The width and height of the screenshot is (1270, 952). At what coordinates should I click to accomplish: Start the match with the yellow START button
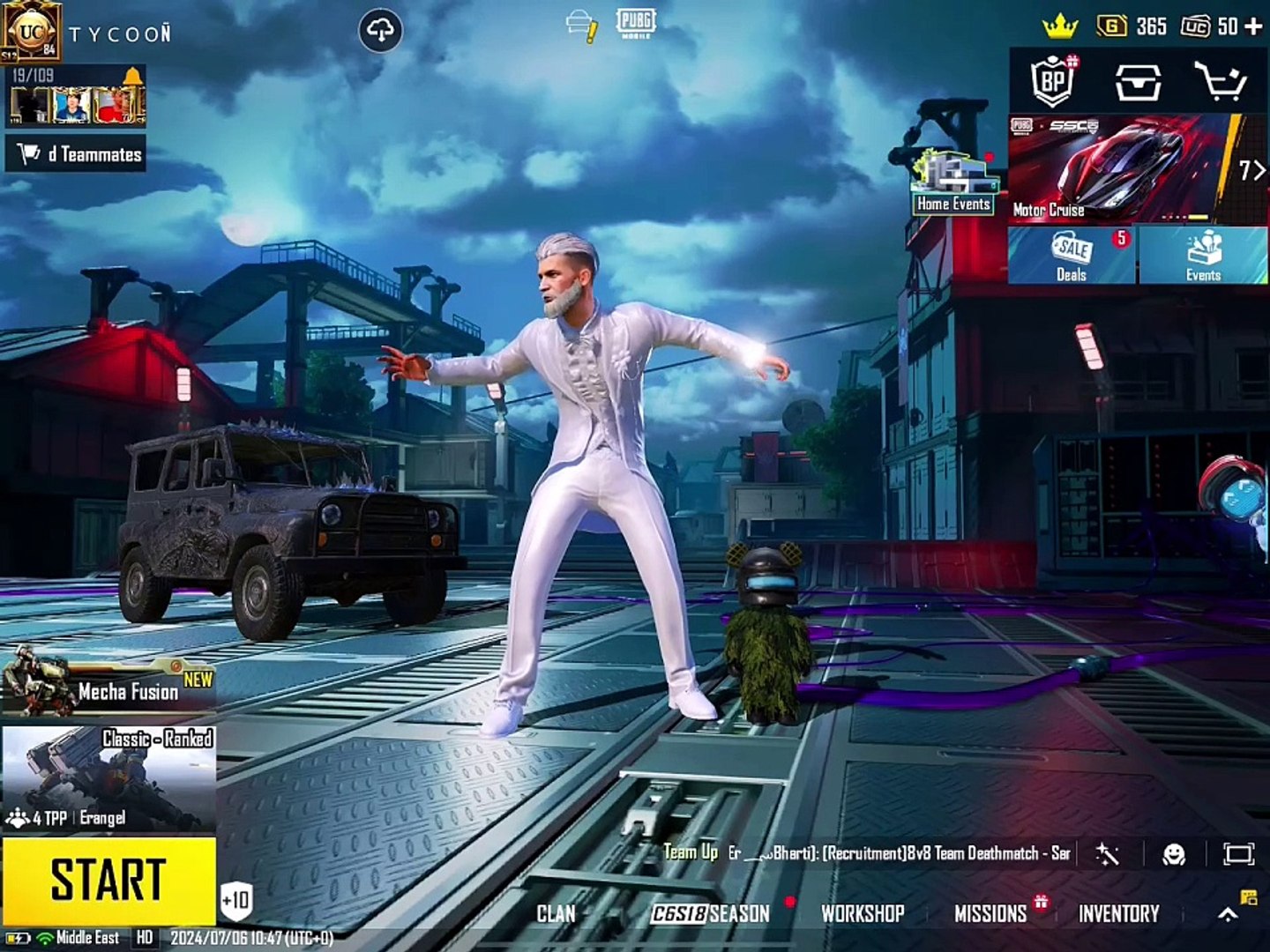coord(108,880)
